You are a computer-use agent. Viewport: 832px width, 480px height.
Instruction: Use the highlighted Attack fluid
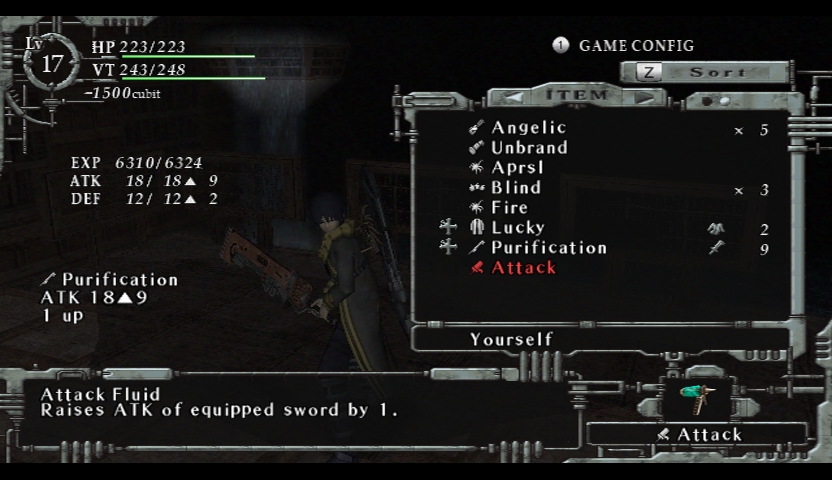pos(523,268)
